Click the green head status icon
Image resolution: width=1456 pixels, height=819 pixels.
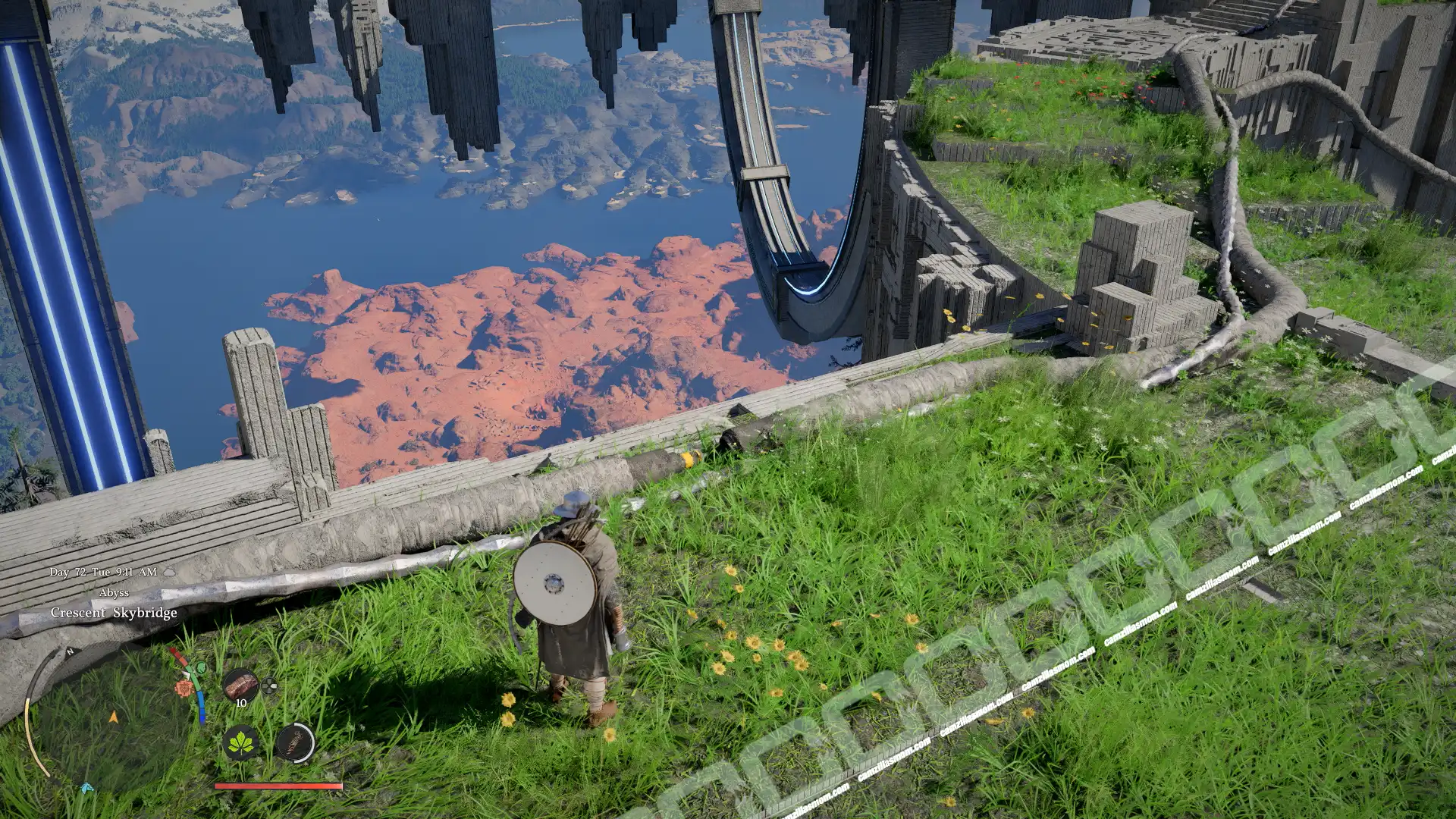pyautogui.click(x=200, y=668)
